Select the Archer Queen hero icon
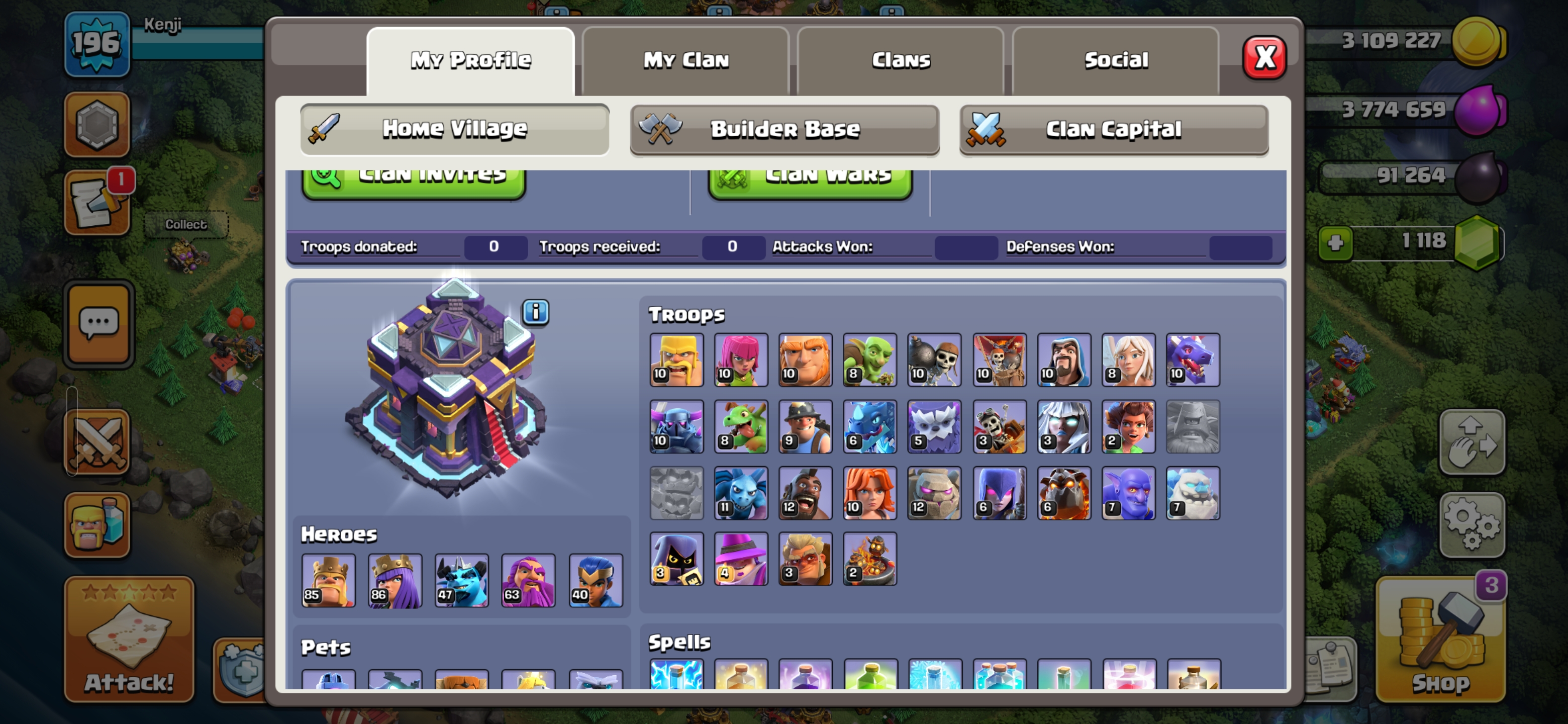Screen dimensions: 1568x724 395,580
